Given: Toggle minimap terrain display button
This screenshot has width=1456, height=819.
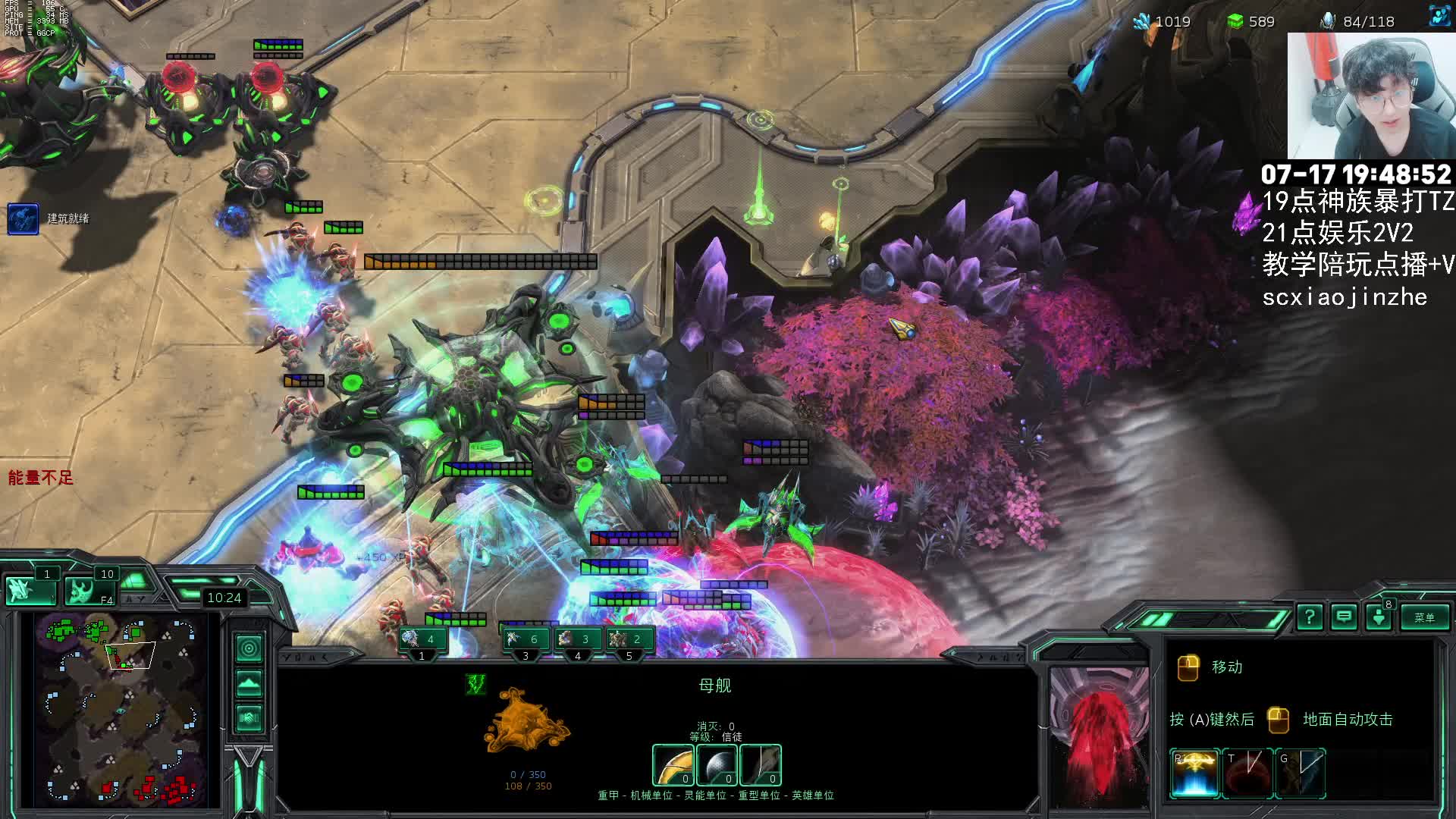Looking at the screenshot, I should (249, 684).
